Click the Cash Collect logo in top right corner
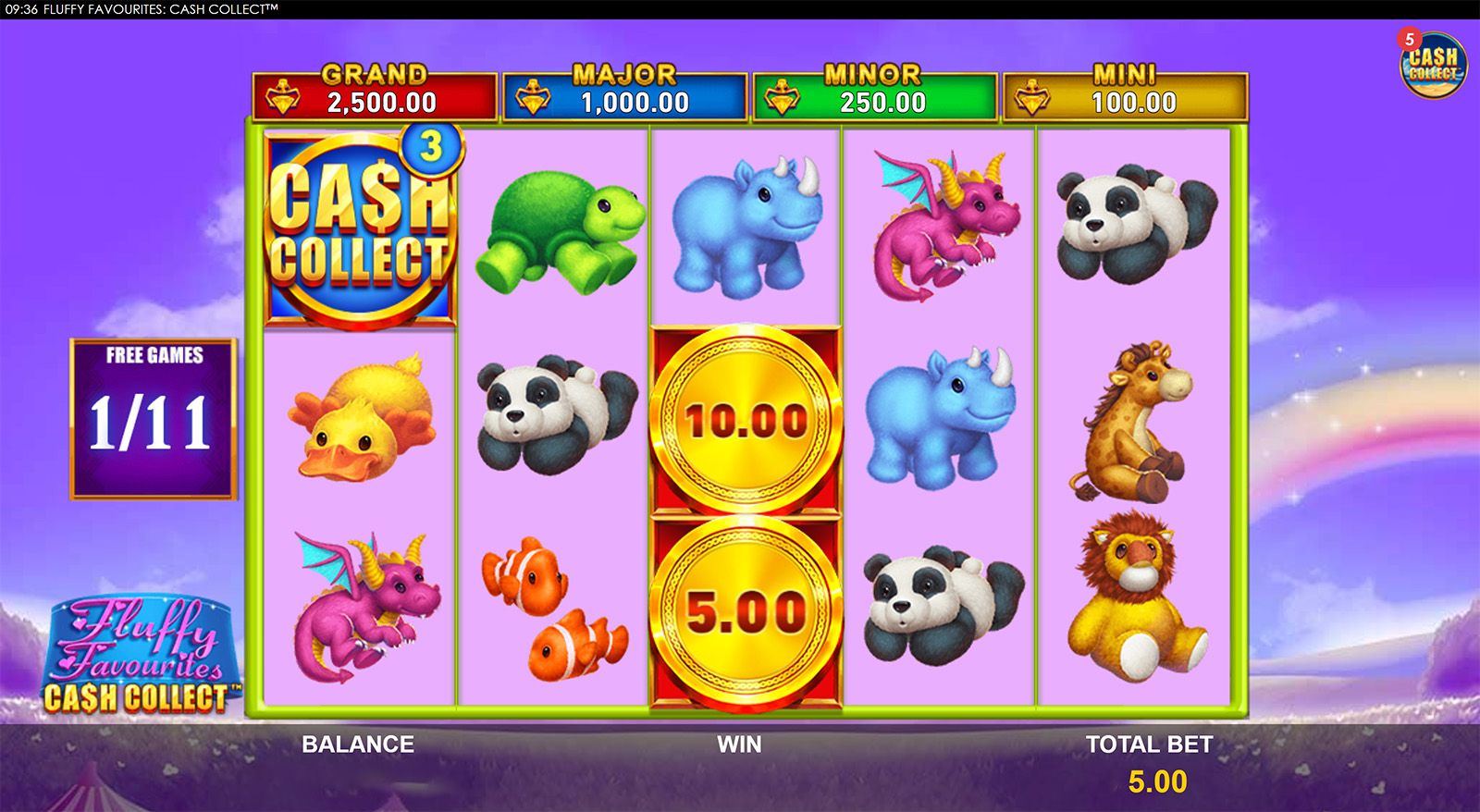This screenshot has height=812, width=1480. [1436, 65]
